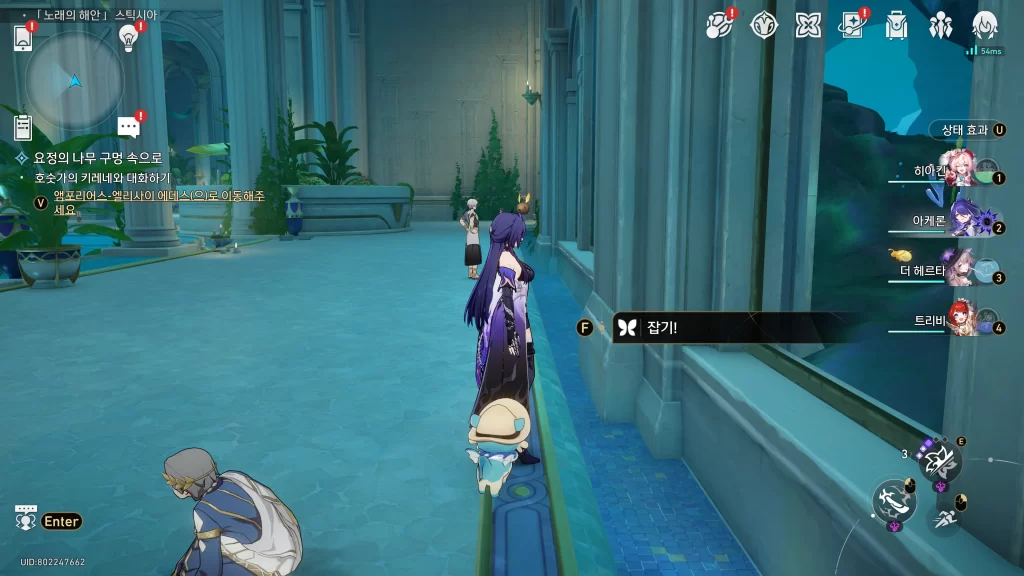1024x576 pixels.
Task: Open the star card warp icon
Action: 852,26
